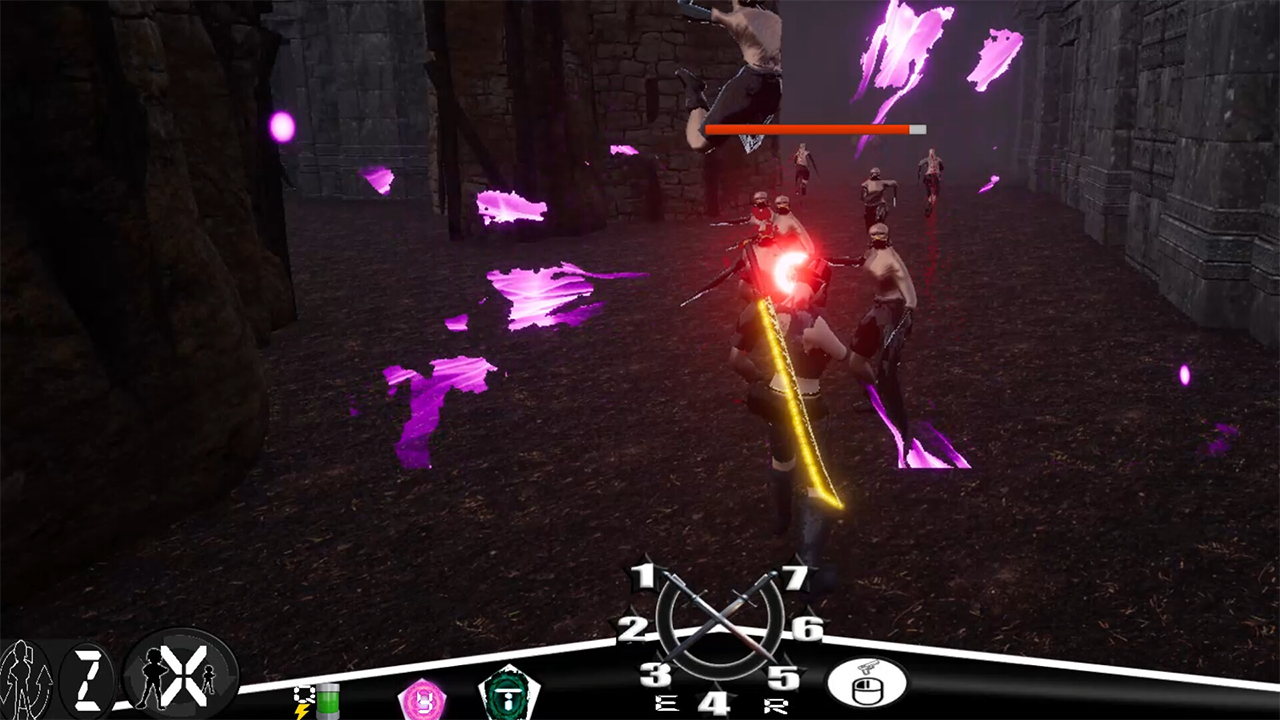Pick weapon wheel slot 3
Screen dimensions: 1280x720
click(654, 675)
